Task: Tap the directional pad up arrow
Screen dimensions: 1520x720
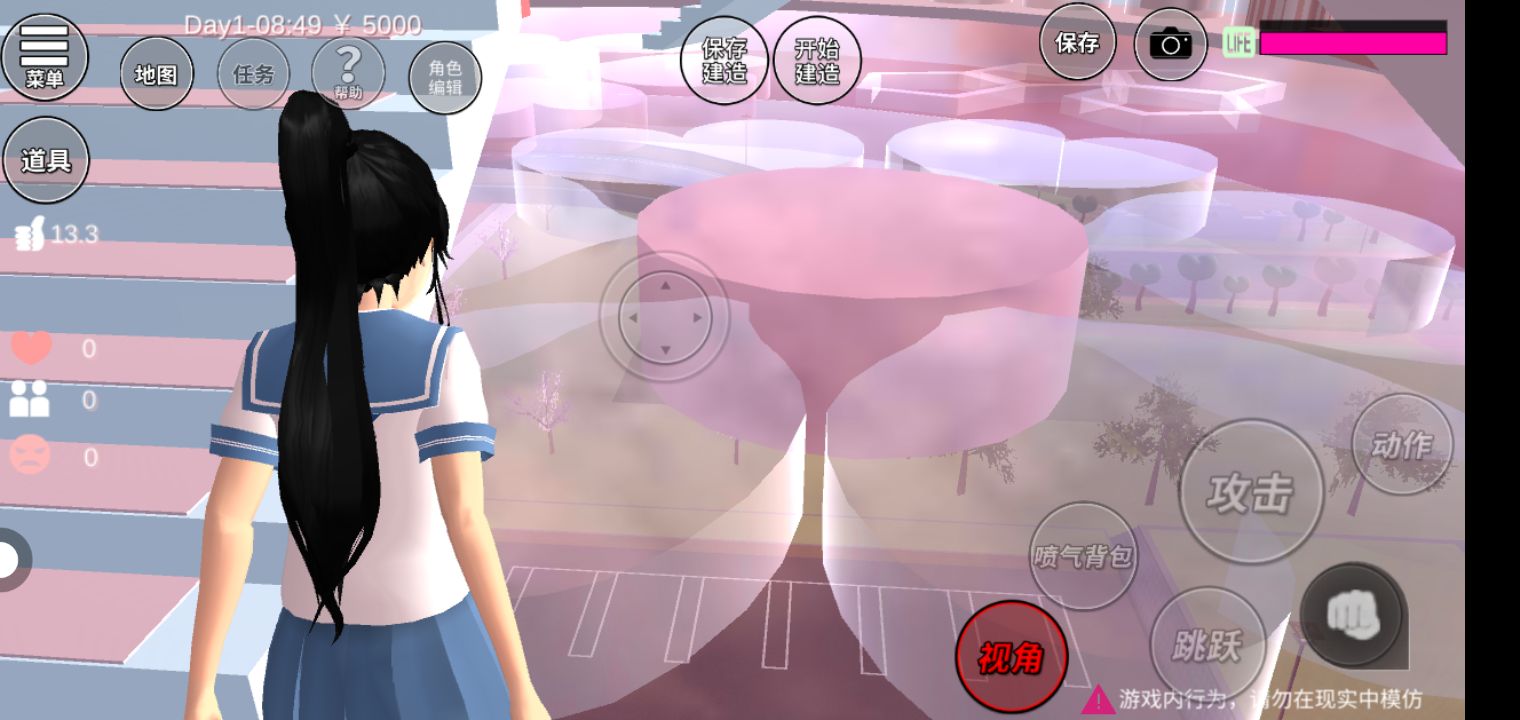Action: pos(664,284)
